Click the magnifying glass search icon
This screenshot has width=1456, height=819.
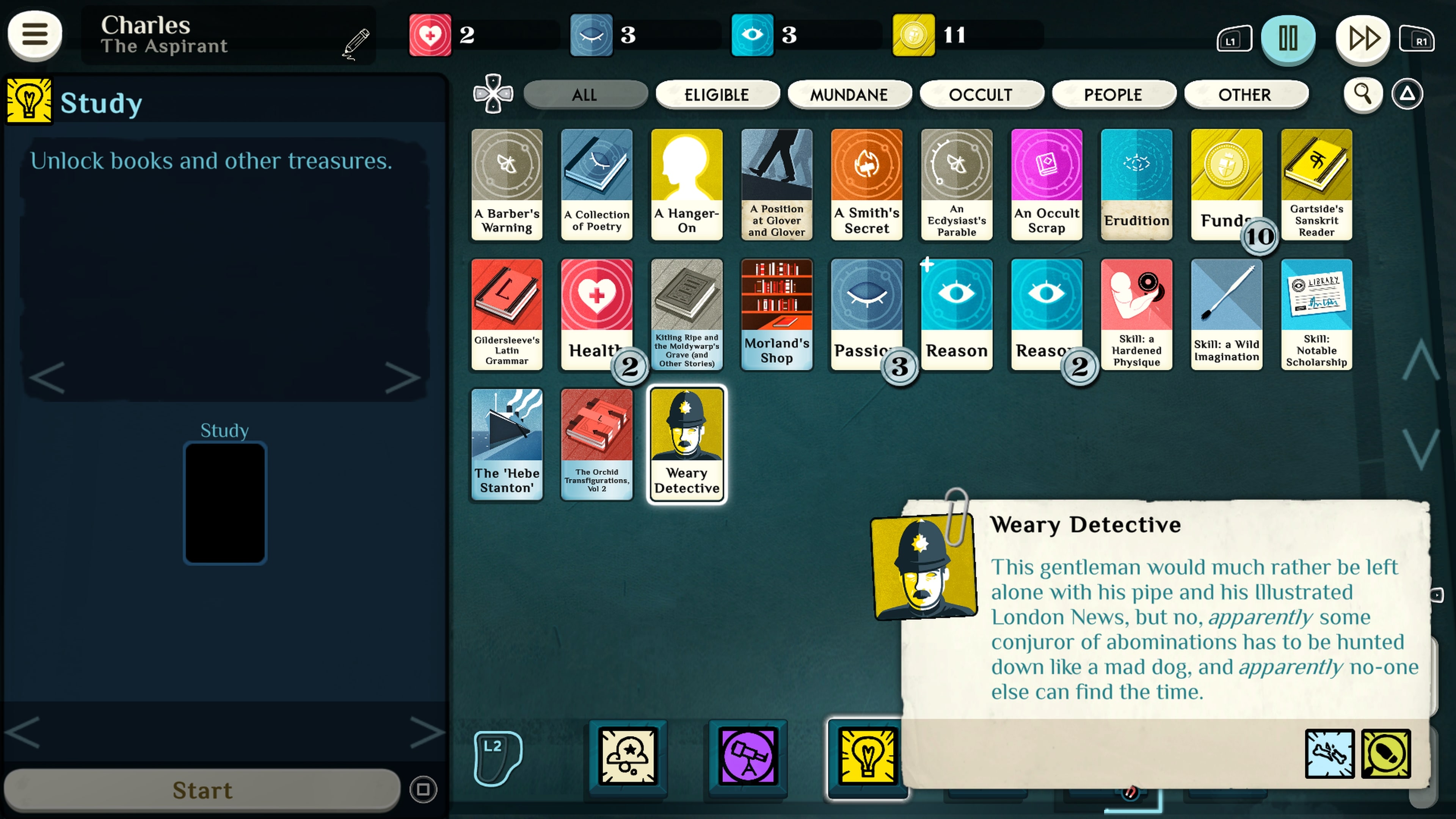coord(1363,94)
